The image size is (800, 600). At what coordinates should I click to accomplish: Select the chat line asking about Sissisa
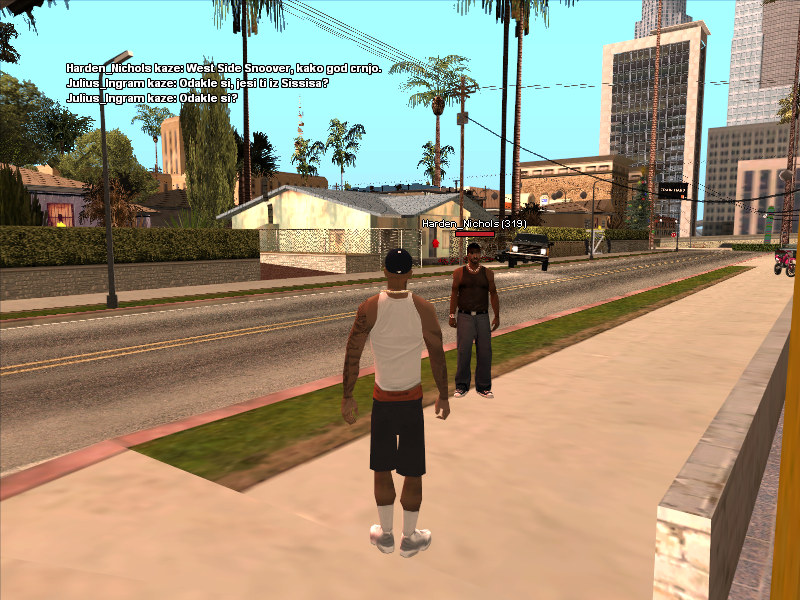pos(197,82)
